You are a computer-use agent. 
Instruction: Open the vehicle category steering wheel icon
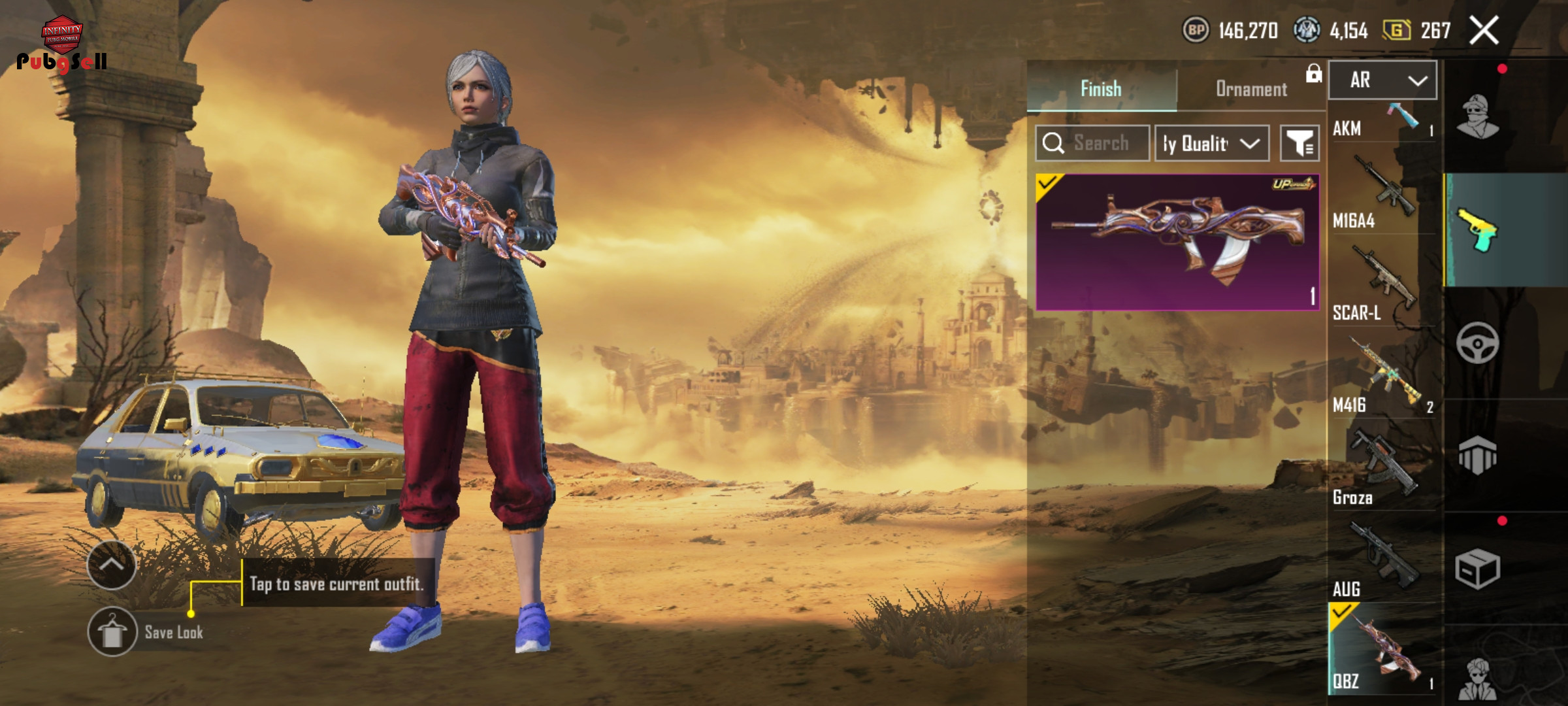[1477, 343]
